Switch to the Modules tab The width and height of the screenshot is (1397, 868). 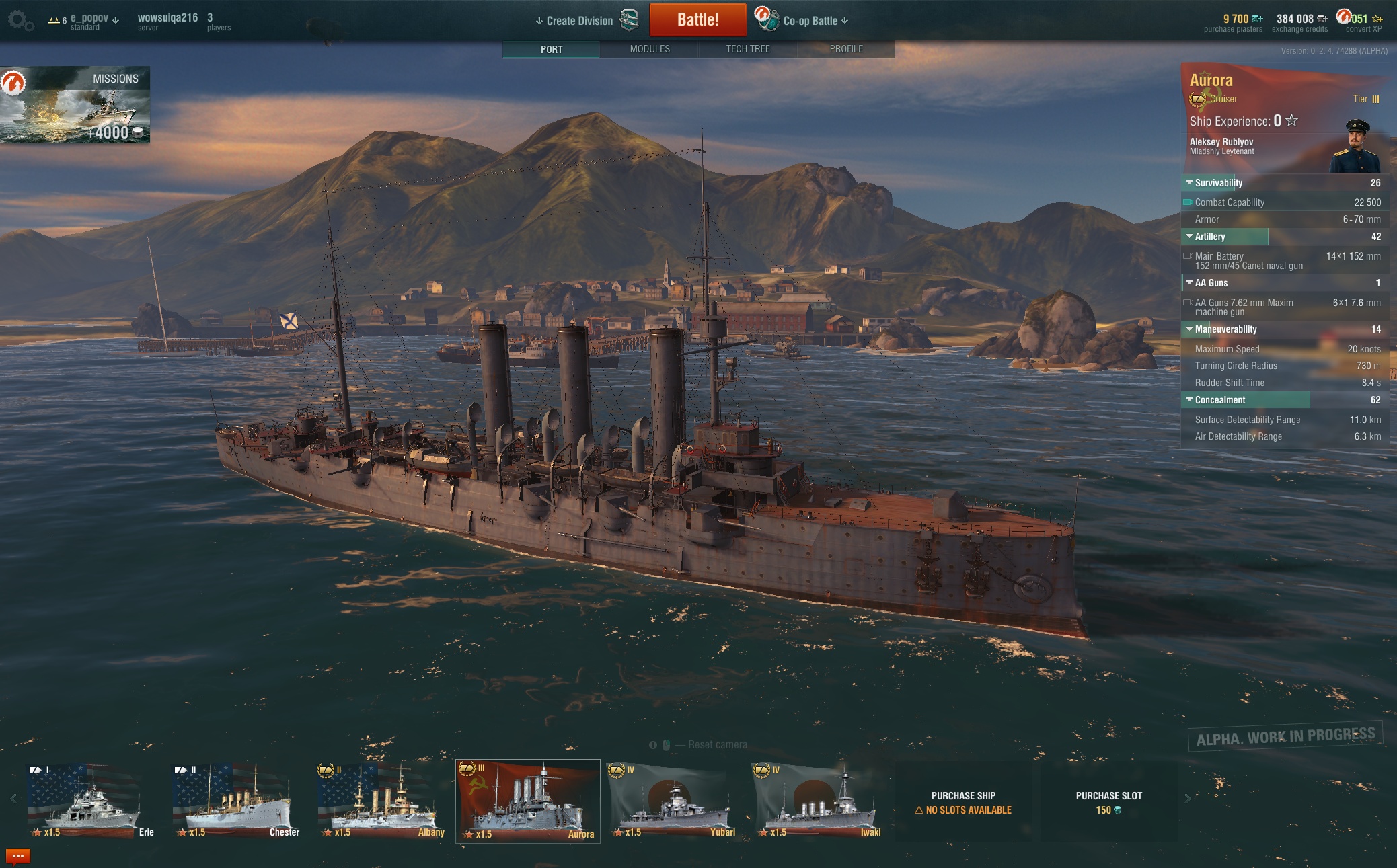[650, 49]
